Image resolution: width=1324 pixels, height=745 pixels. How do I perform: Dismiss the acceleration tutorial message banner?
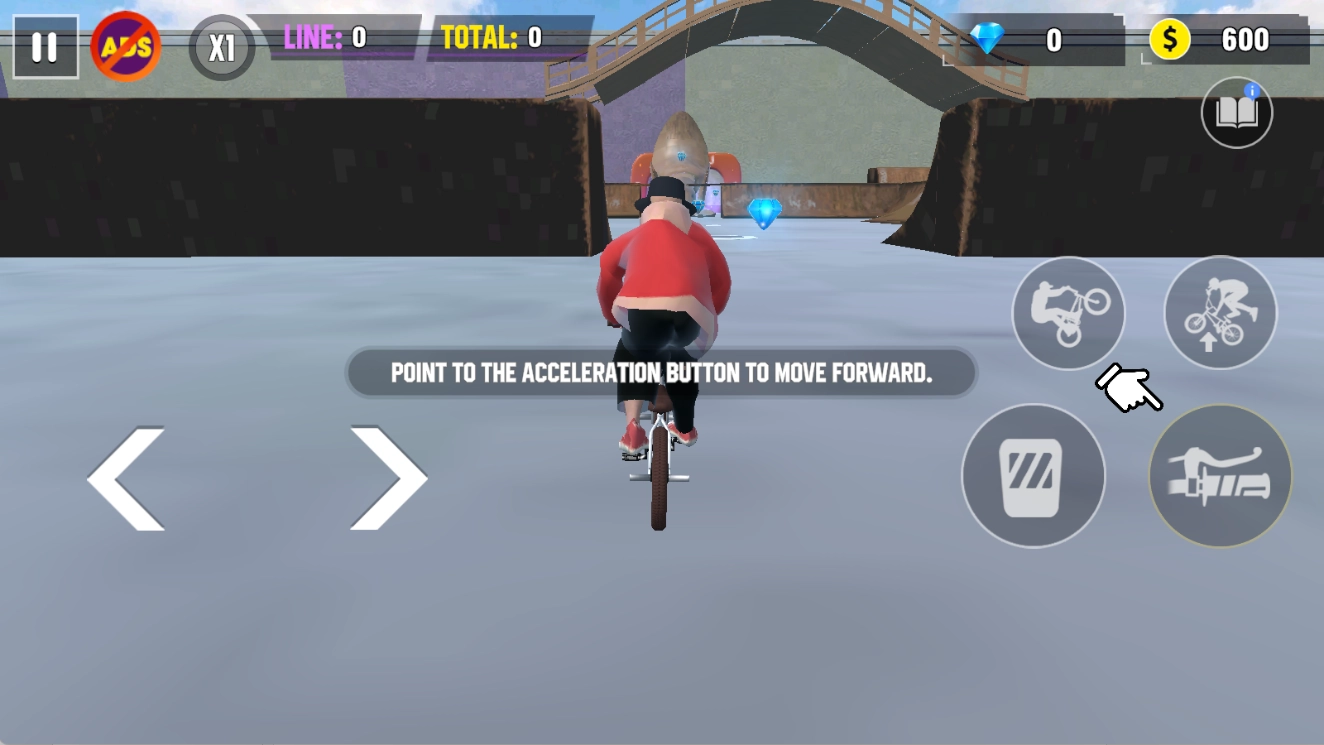[x=660, y=373]
